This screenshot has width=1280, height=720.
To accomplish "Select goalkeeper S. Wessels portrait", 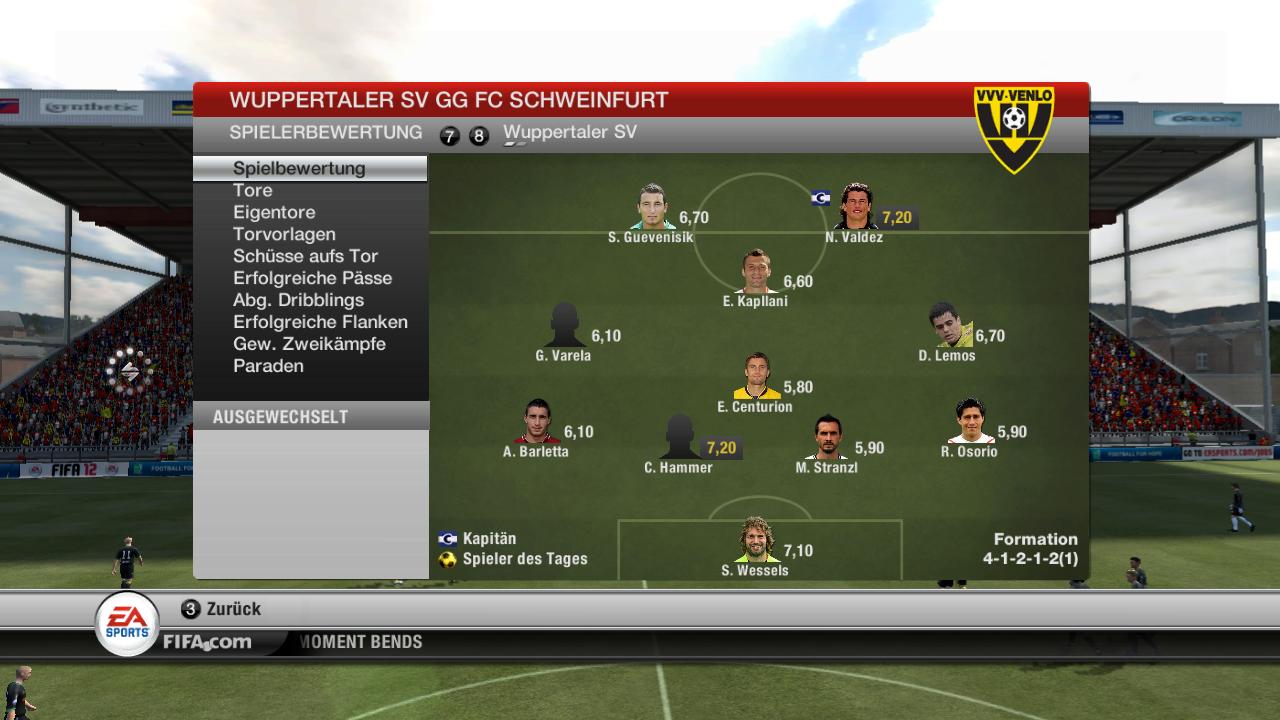I will (x=755, y=541).
